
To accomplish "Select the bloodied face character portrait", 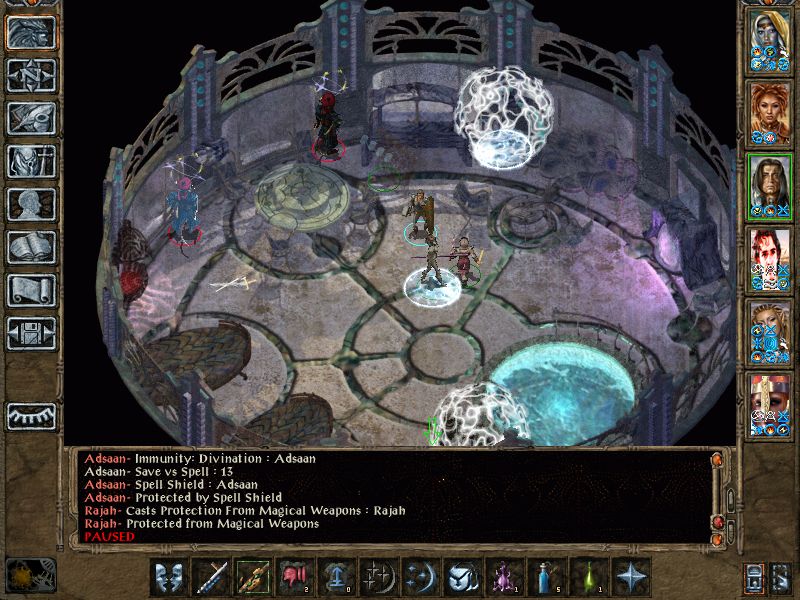I will coord(770,257).
